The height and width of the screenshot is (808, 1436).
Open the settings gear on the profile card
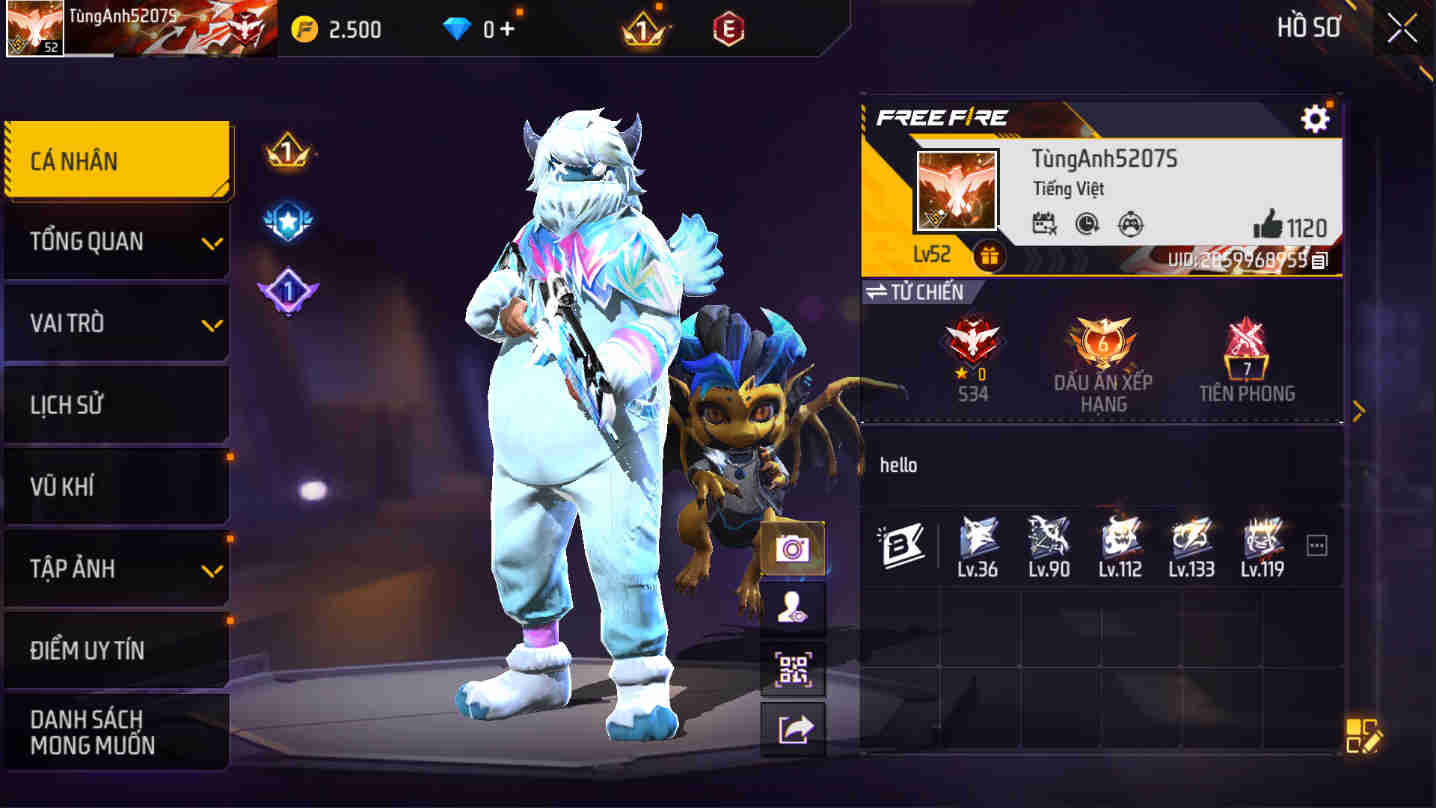[1314, 118]
